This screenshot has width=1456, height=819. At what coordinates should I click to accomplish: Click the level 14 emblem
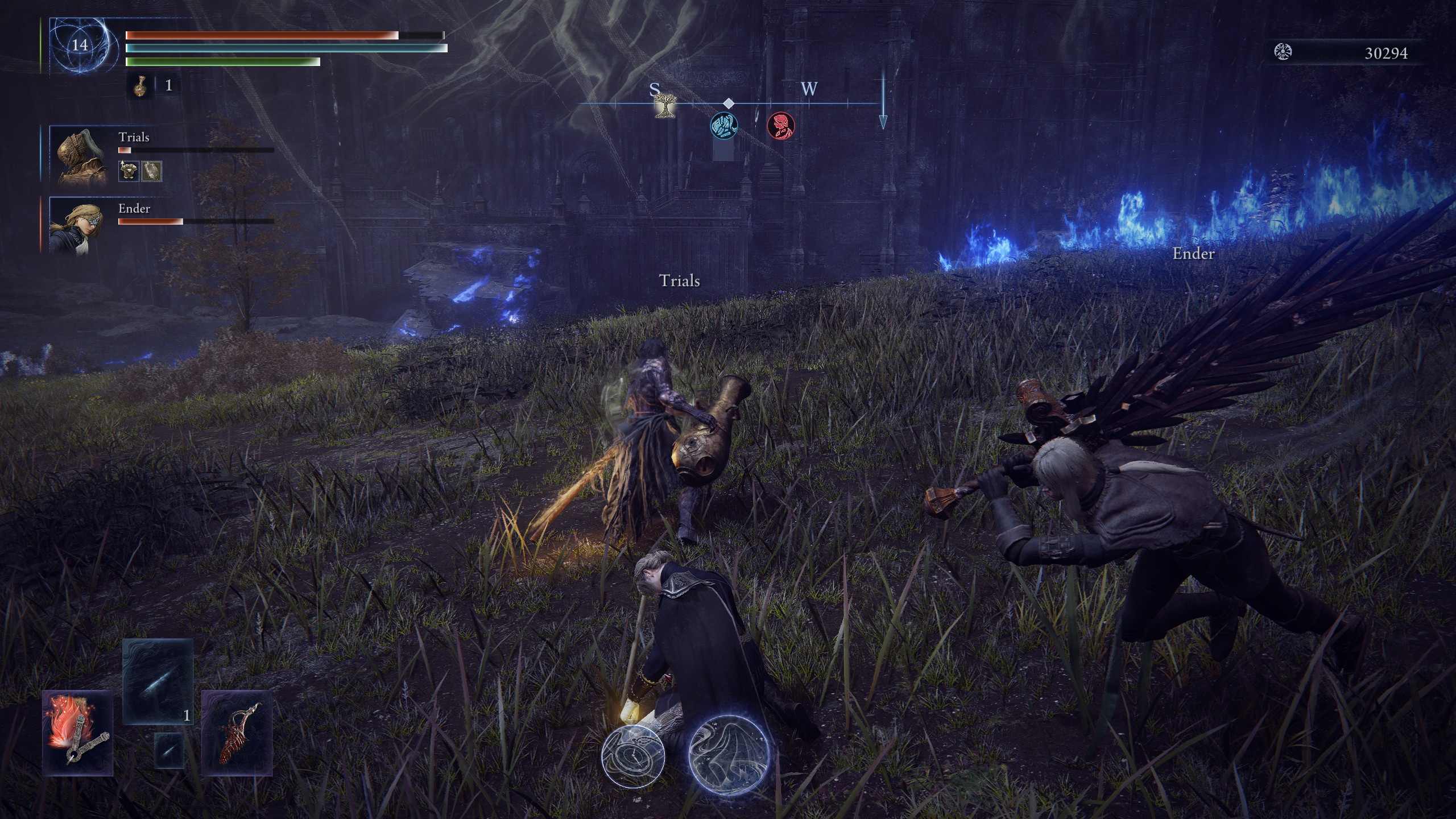[x=80, y=45]
